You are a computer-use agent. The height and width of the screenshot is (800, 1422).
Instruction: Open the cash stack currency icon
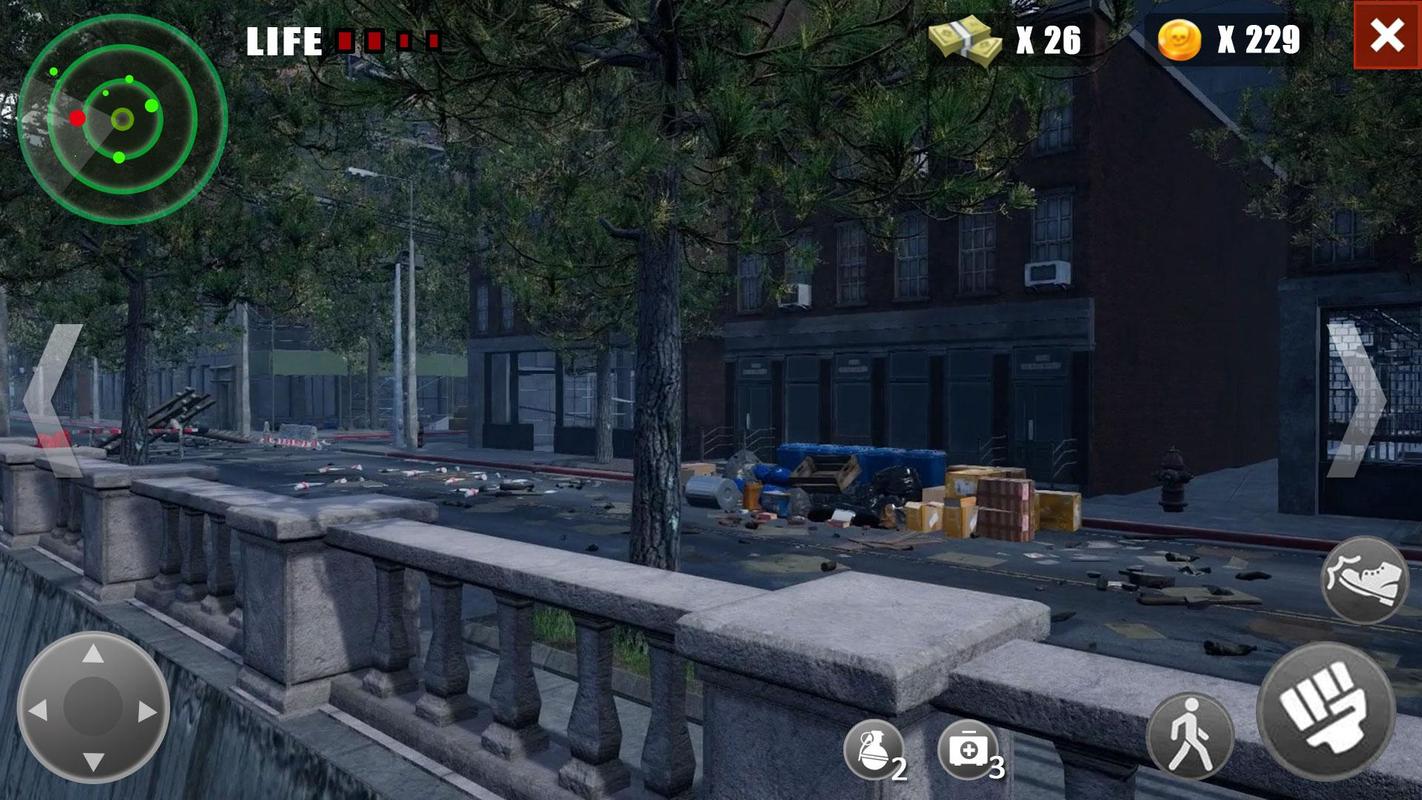click(965, 40)
